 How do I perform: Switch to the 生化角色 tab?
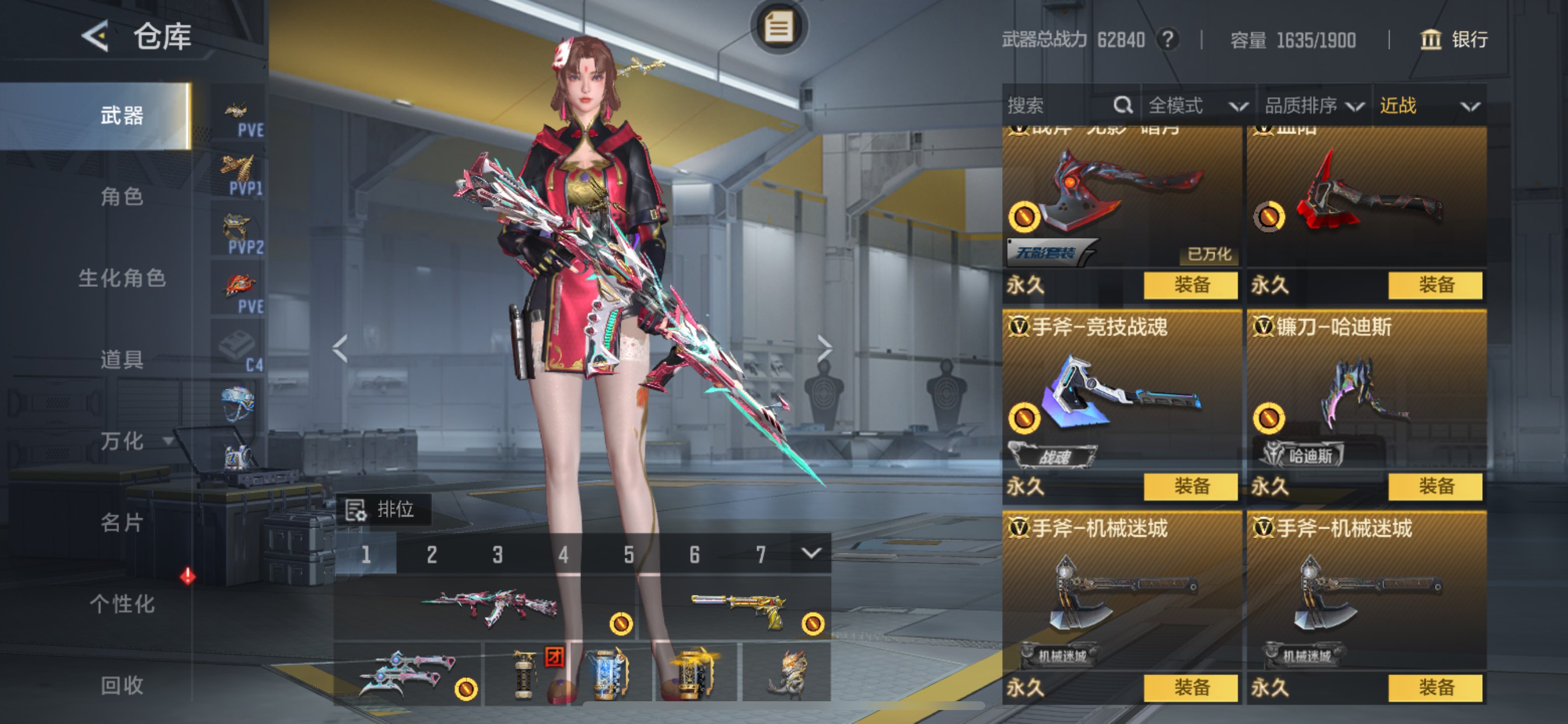[122, 279]
